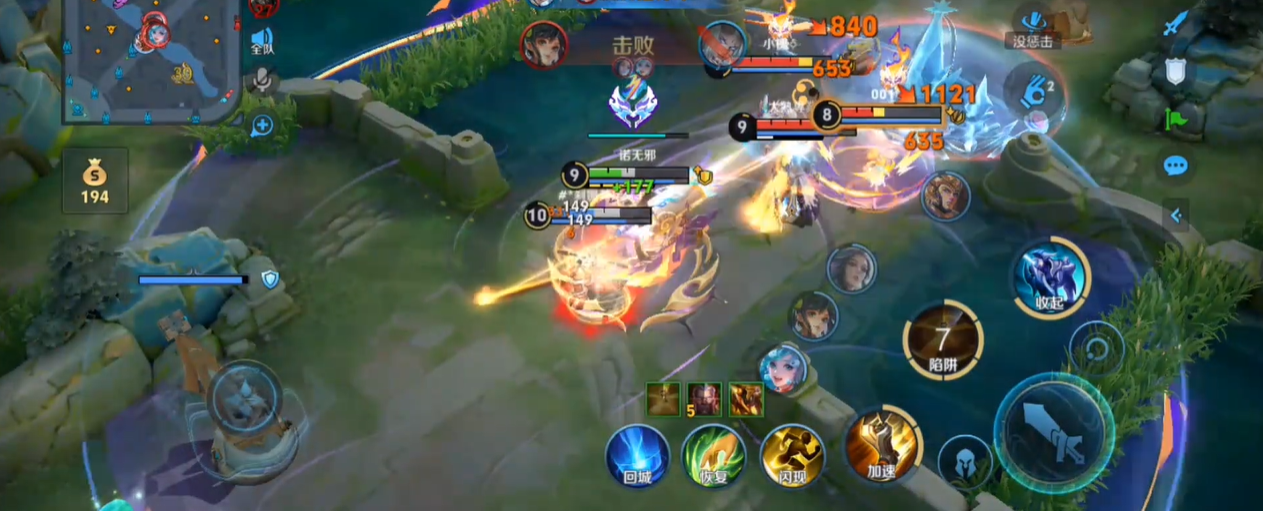Tap the 没惩击 no-smite indicator
The image size is (1263, 511).
[x=1032, y=26]
